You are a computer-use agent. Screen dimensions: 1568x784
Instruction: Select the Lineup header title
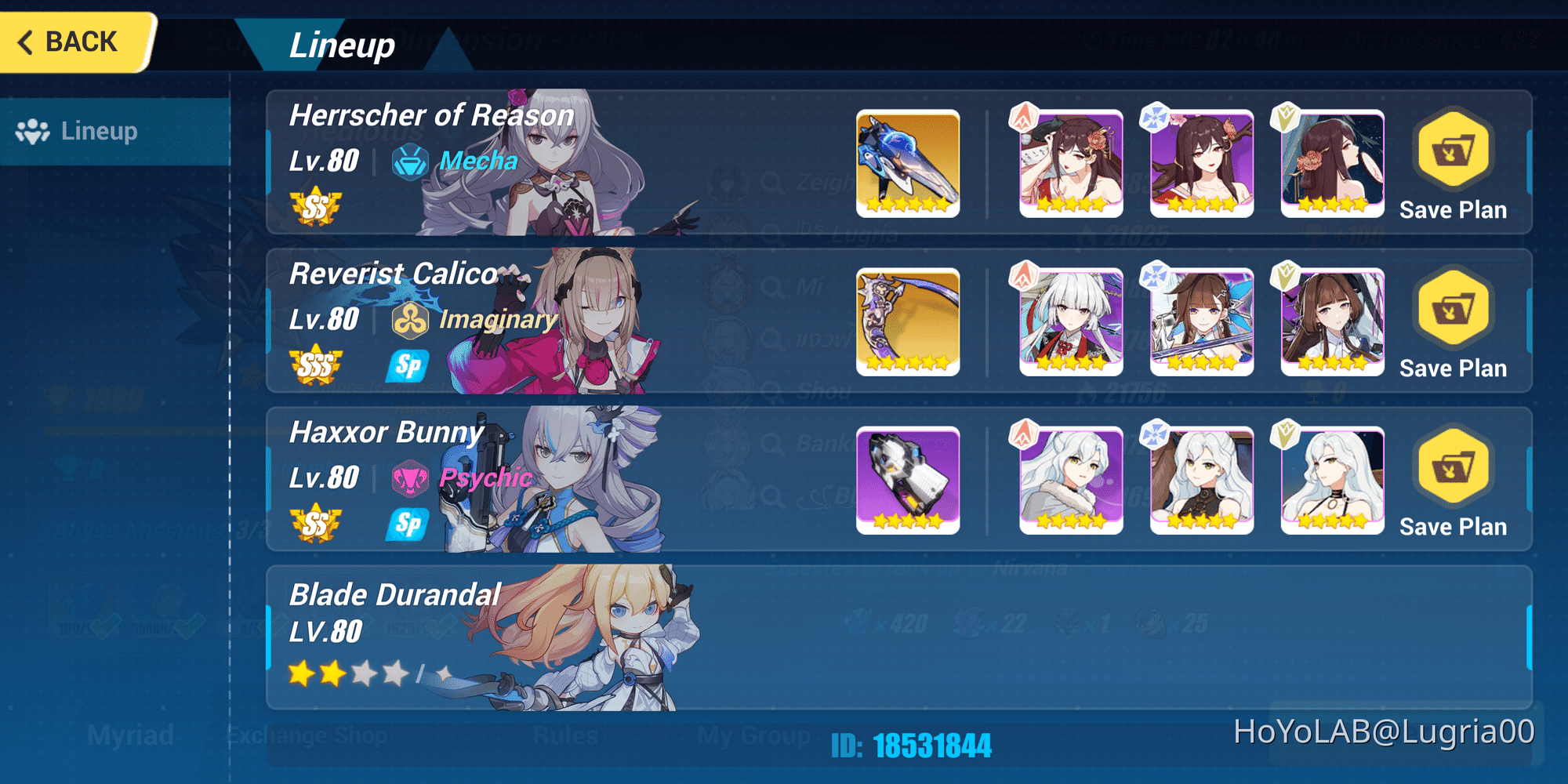343,45
